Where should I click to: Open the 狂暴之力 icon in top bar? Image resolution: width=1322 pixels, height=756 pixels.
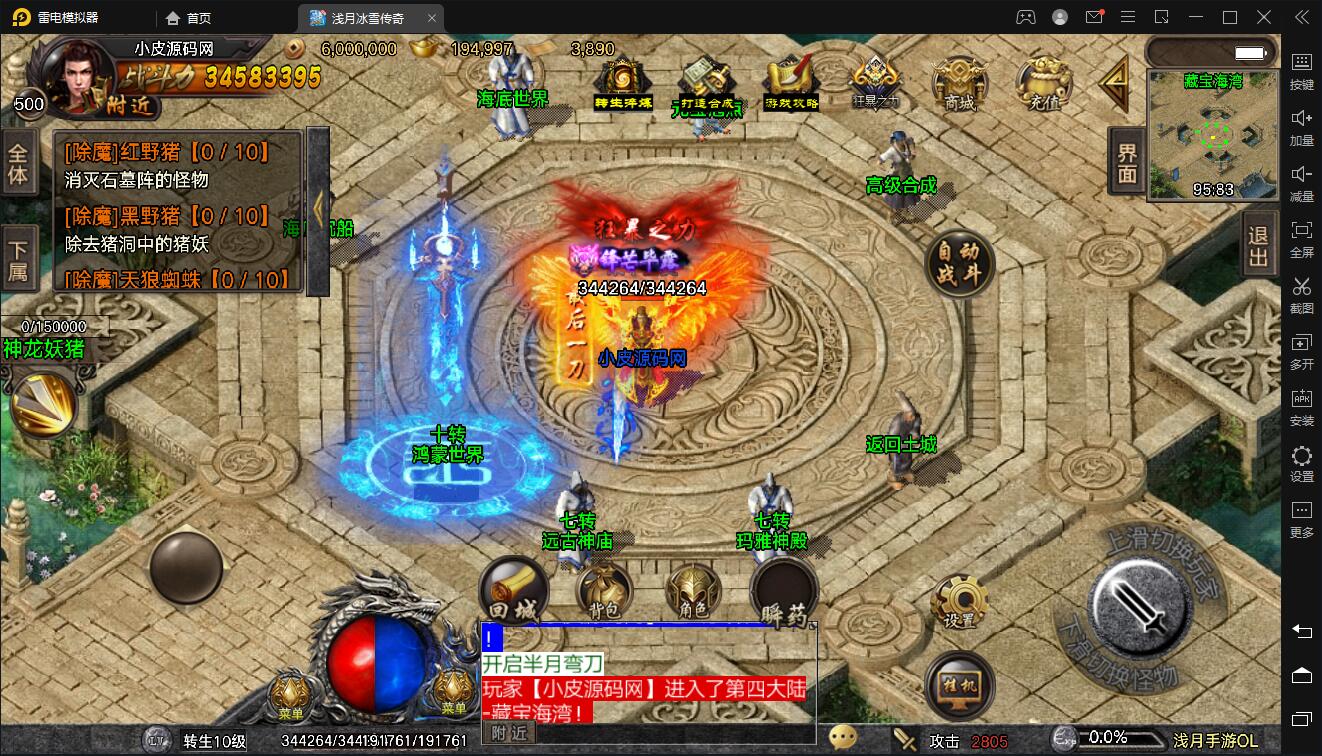point(875,80)
